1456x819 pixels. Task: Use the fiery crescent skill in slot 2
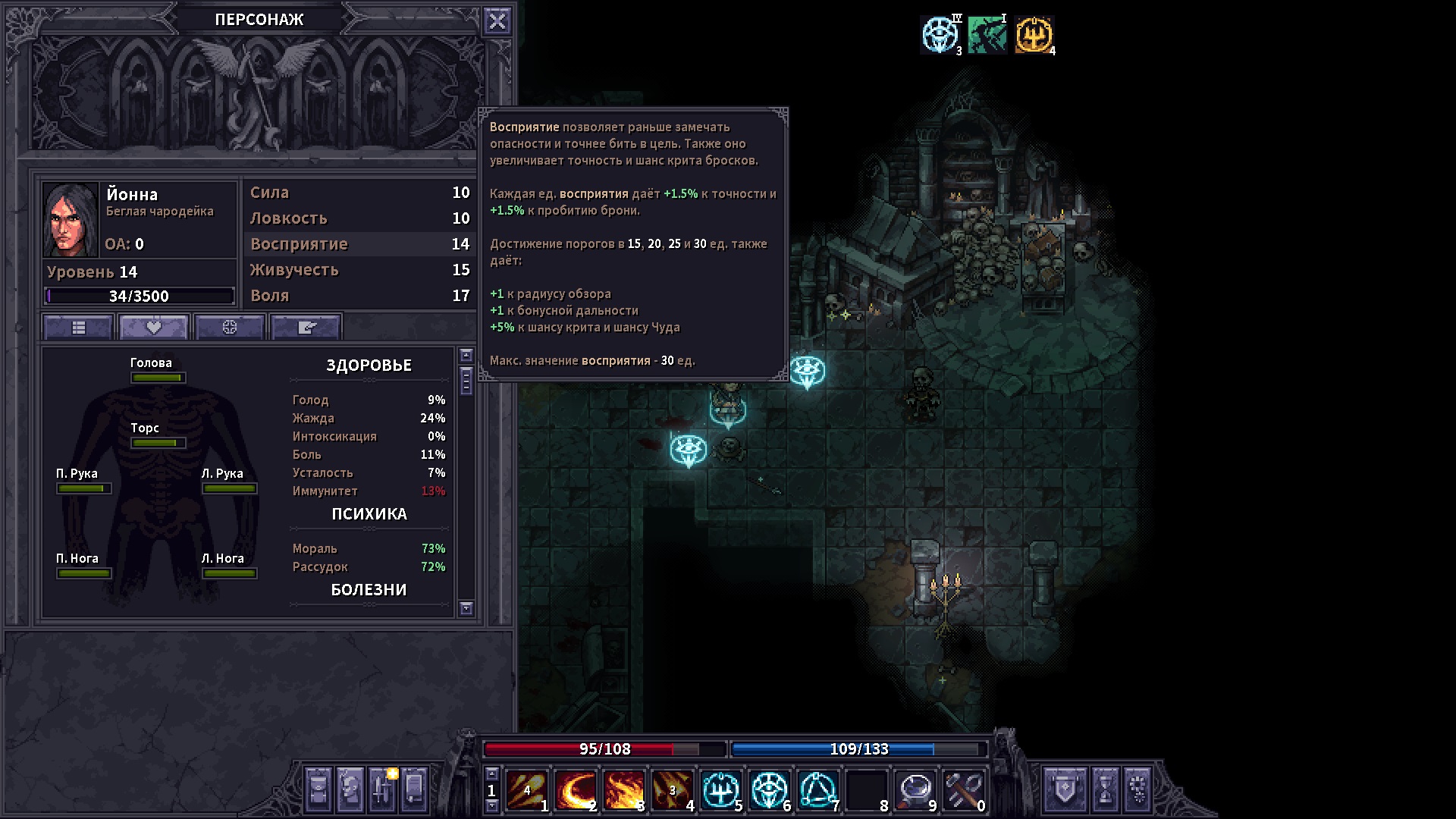tap(575, 790)
